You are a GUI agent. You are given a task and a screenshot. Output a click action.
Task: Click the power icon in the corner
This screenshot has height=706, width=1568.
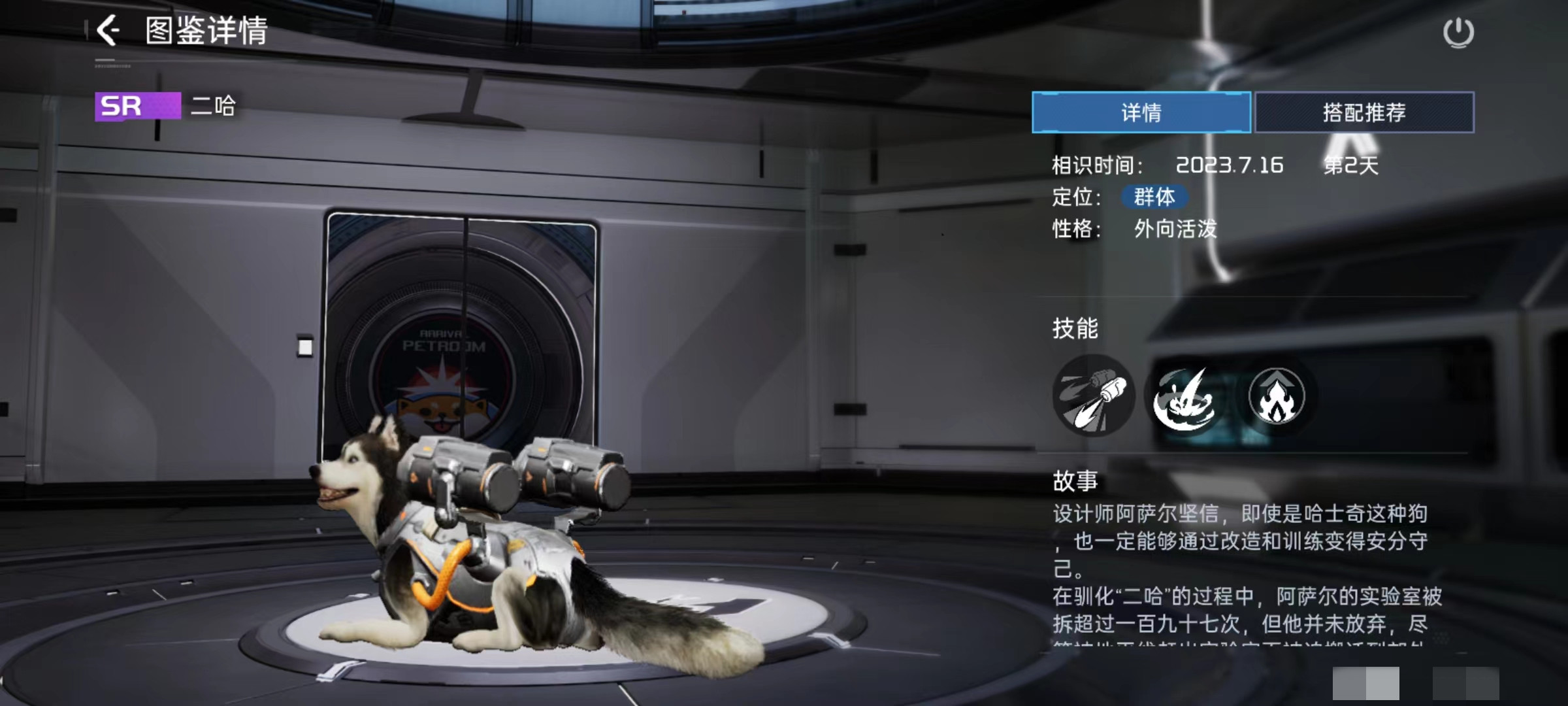coord(1458,33)
